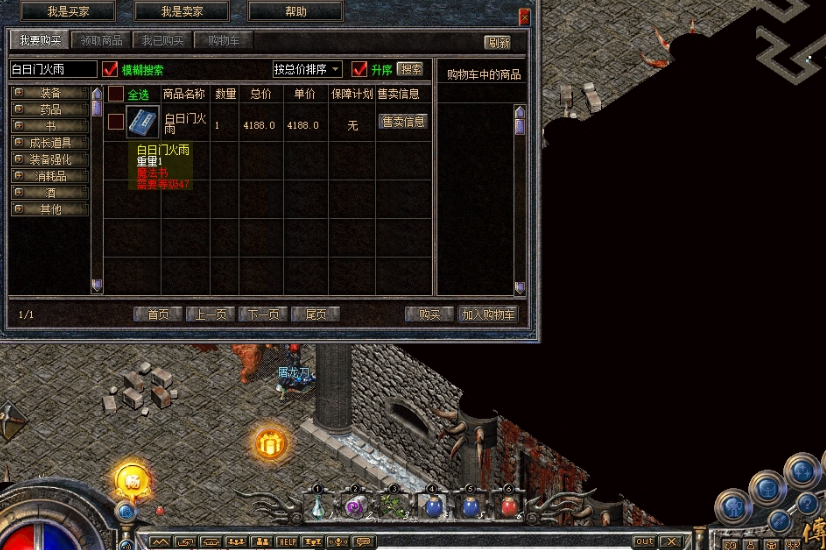The height and width of the screenshot is (550, 826).
Task: Choose the 药品 potions category
Action: [50, 110]
